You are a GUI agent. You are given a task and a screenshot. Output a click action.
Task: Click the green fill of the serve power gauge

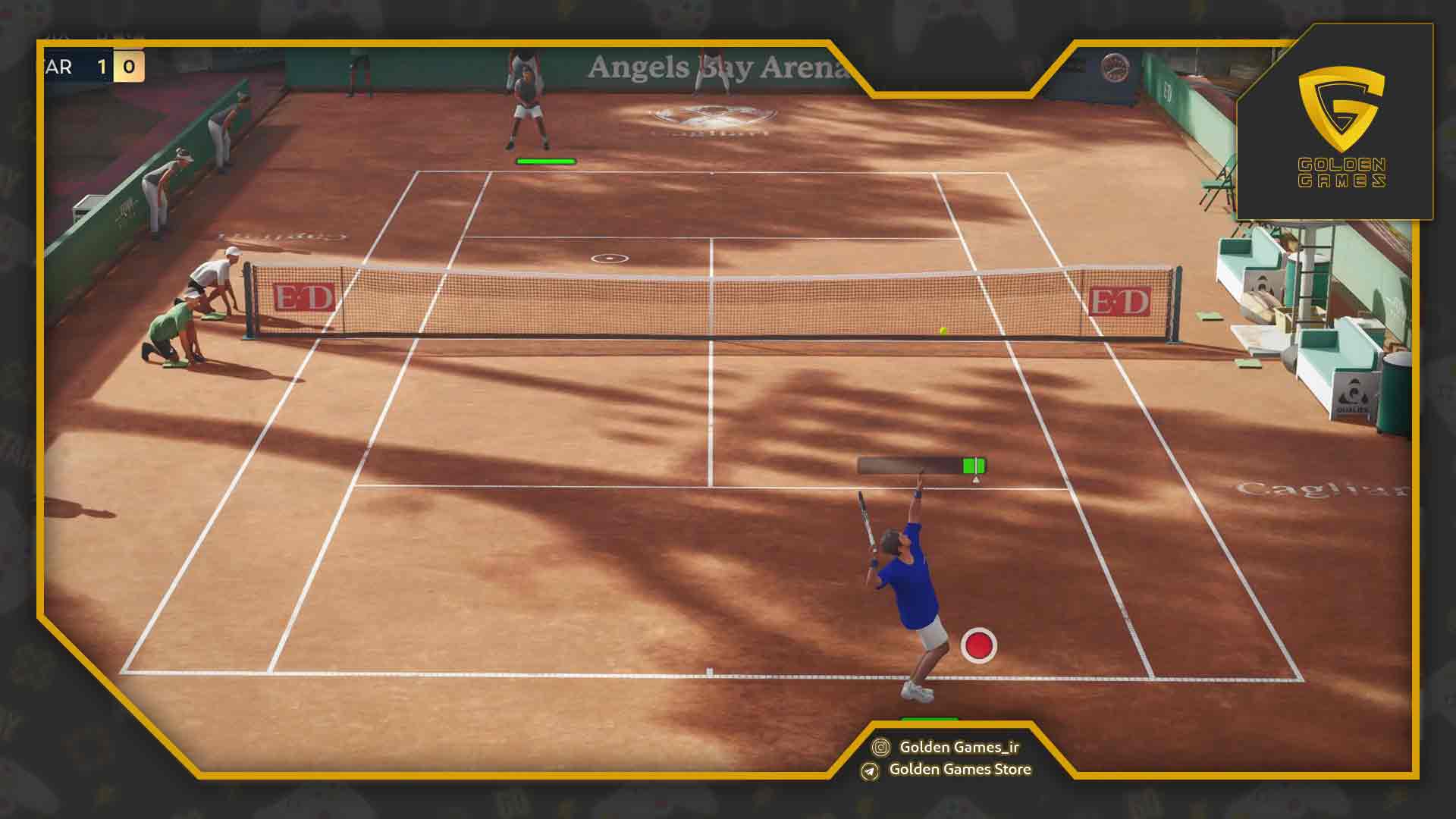[972, 465]
